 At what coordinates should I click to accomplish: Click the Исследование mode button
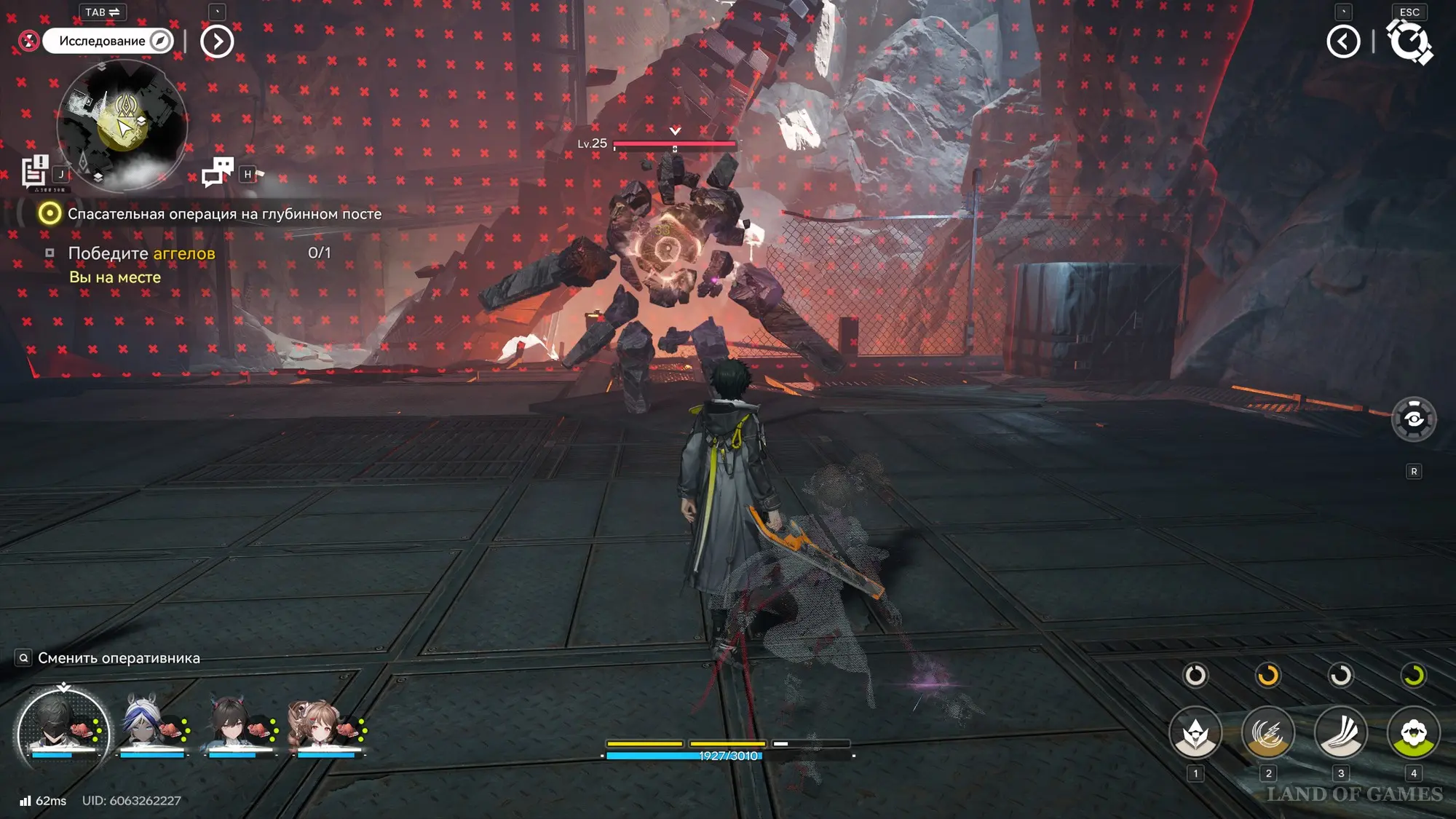point(108,41)
